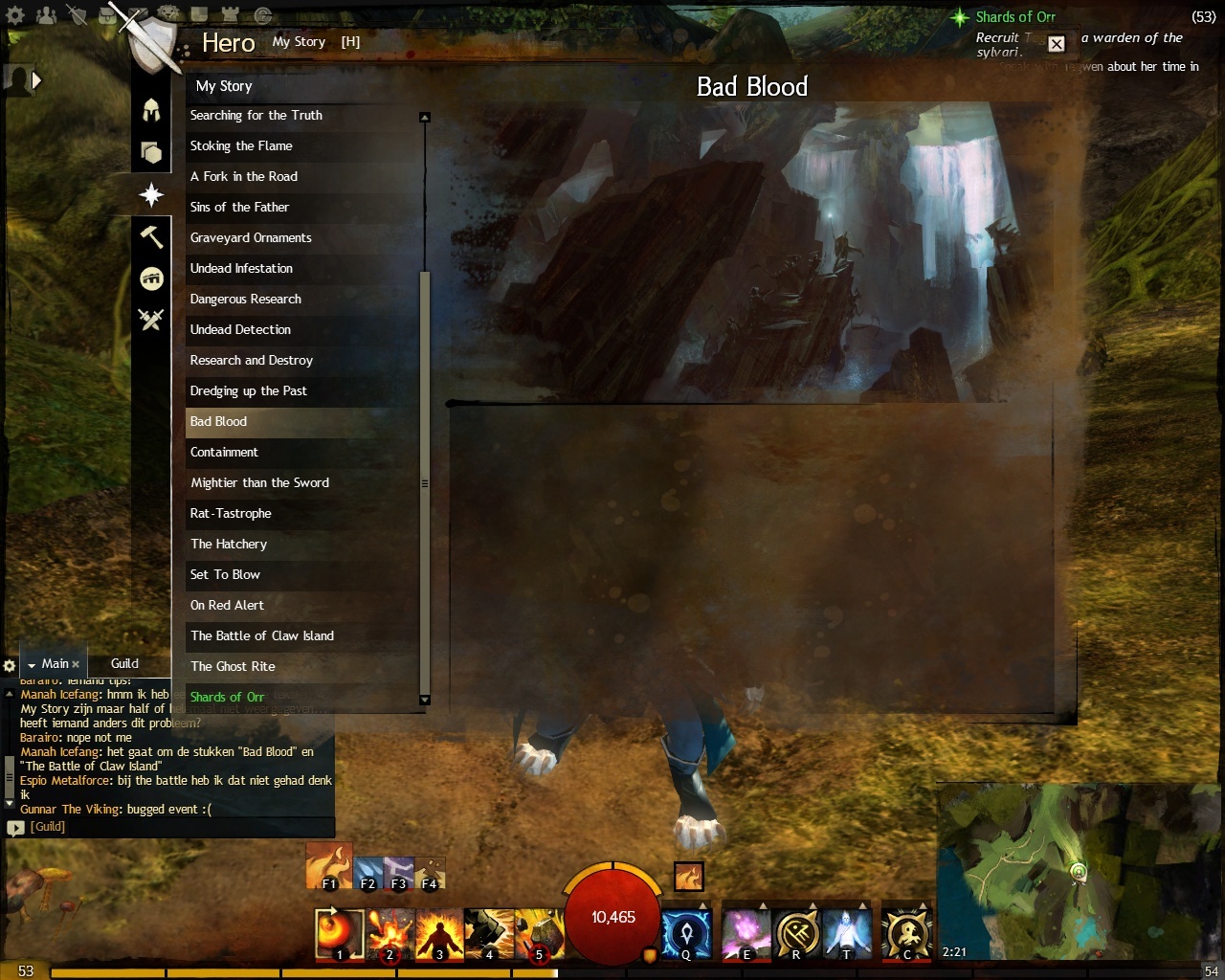Select Sins of the Father story step
Viewport: 1225px width, 980px height.
click(239, 208)
